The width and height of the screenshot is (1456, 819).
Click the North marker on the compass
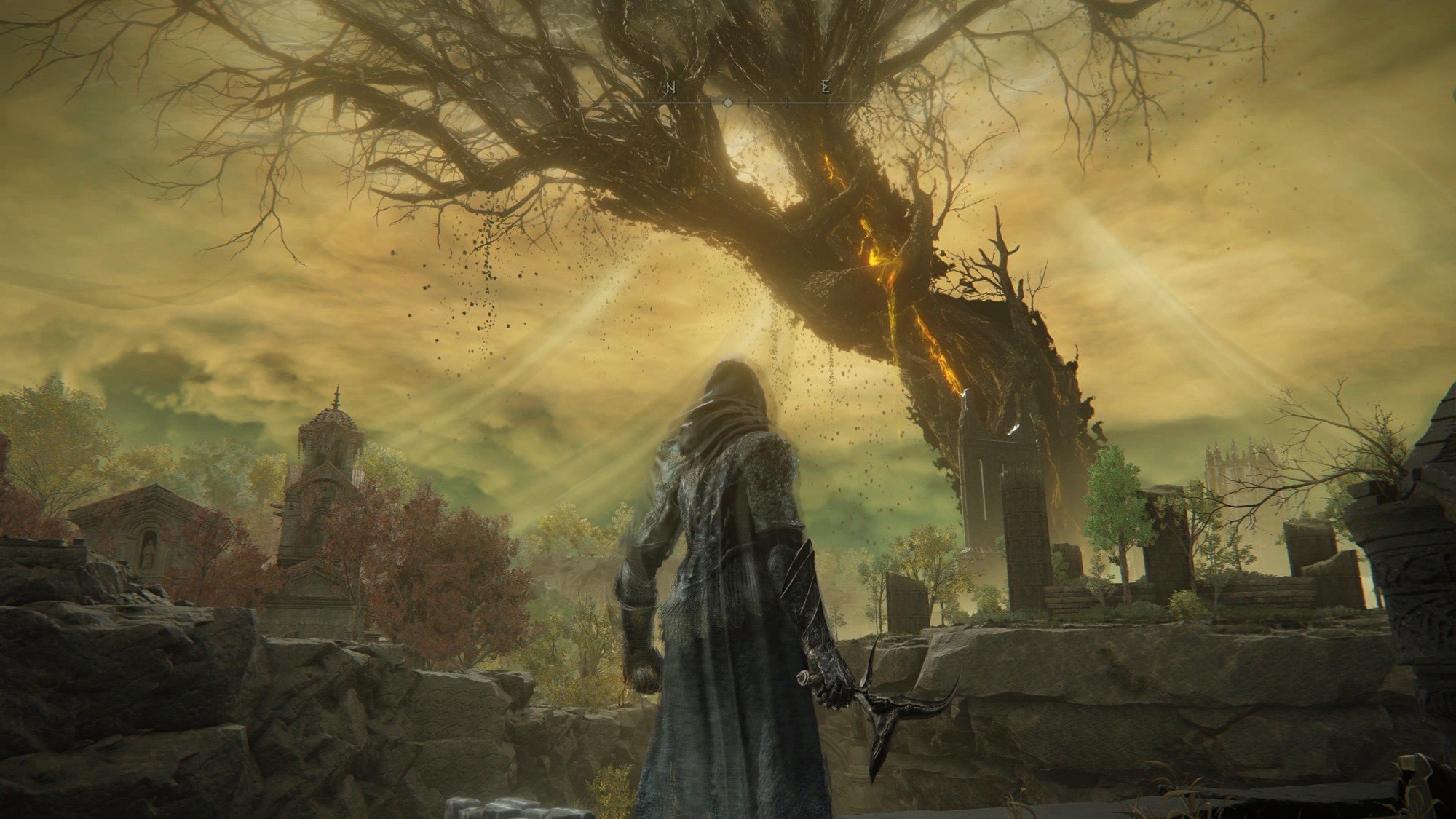click(671, 88)
